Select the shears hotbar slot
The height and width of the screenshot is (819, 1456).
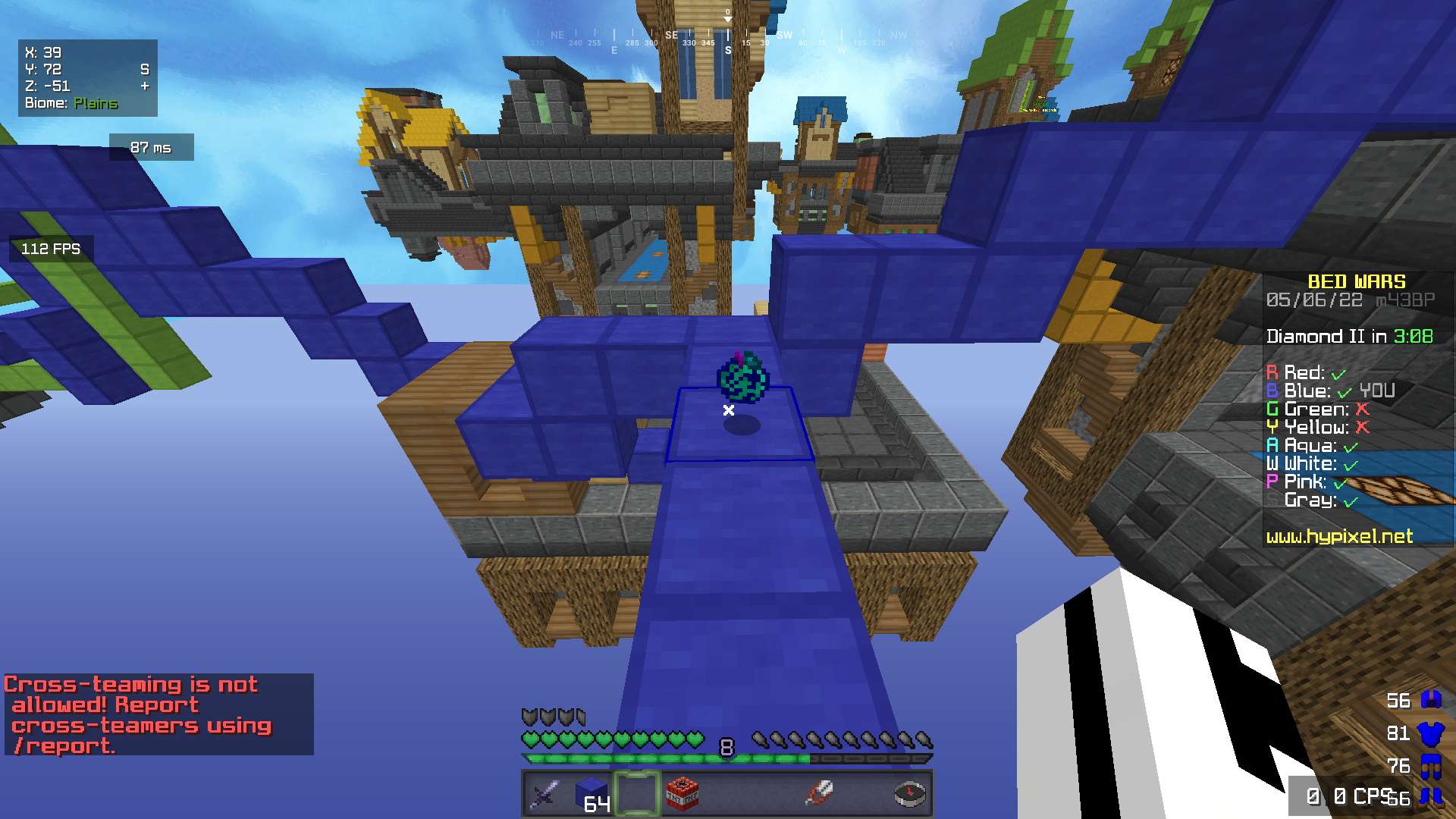pyautogui.click(x=819, y=794)
